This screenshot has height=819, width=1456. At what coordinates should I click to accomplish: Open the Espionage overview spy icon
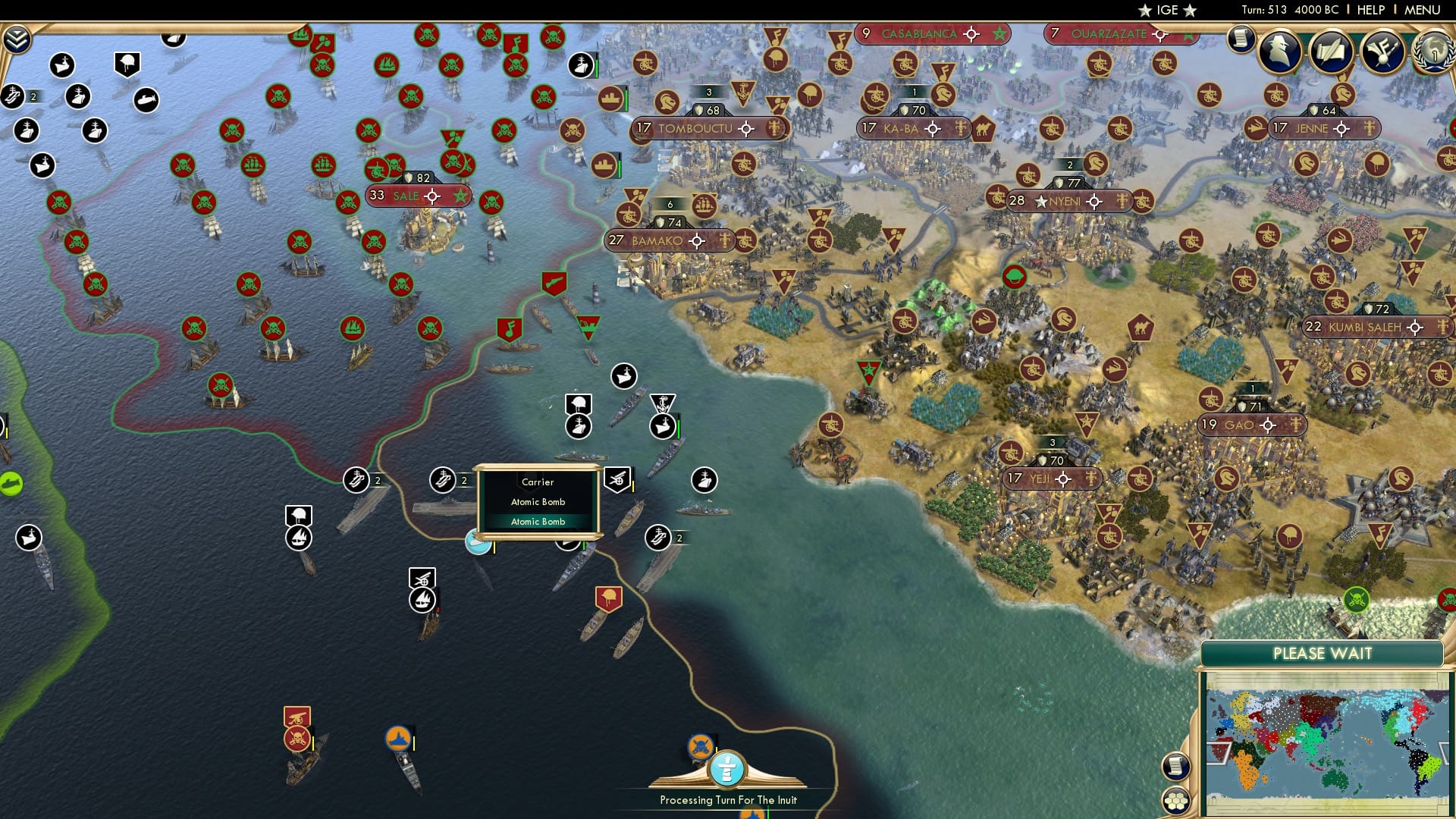pos(1278,49)
